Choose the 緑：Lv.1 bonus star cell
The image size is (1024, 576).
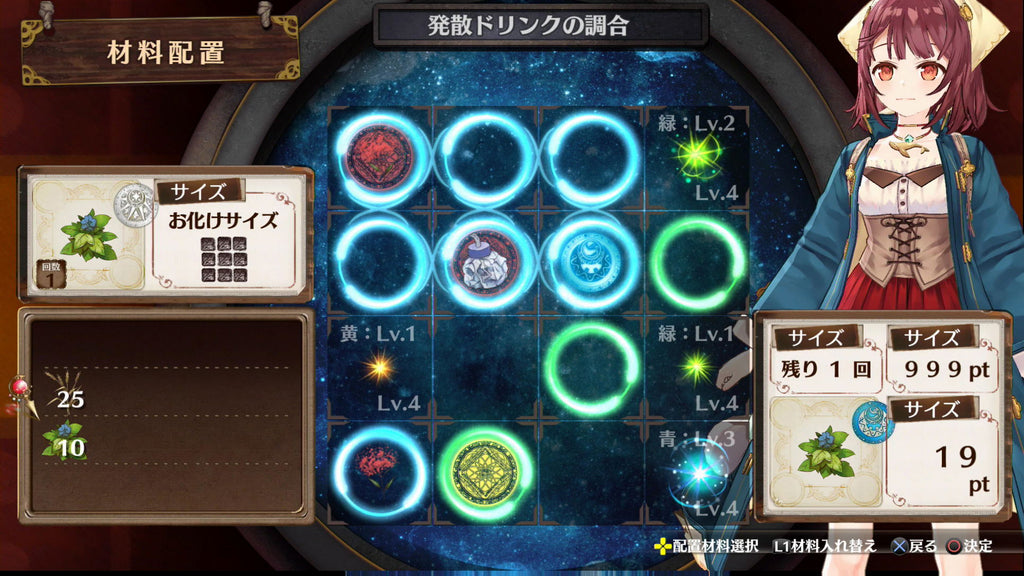click(697, 368)
